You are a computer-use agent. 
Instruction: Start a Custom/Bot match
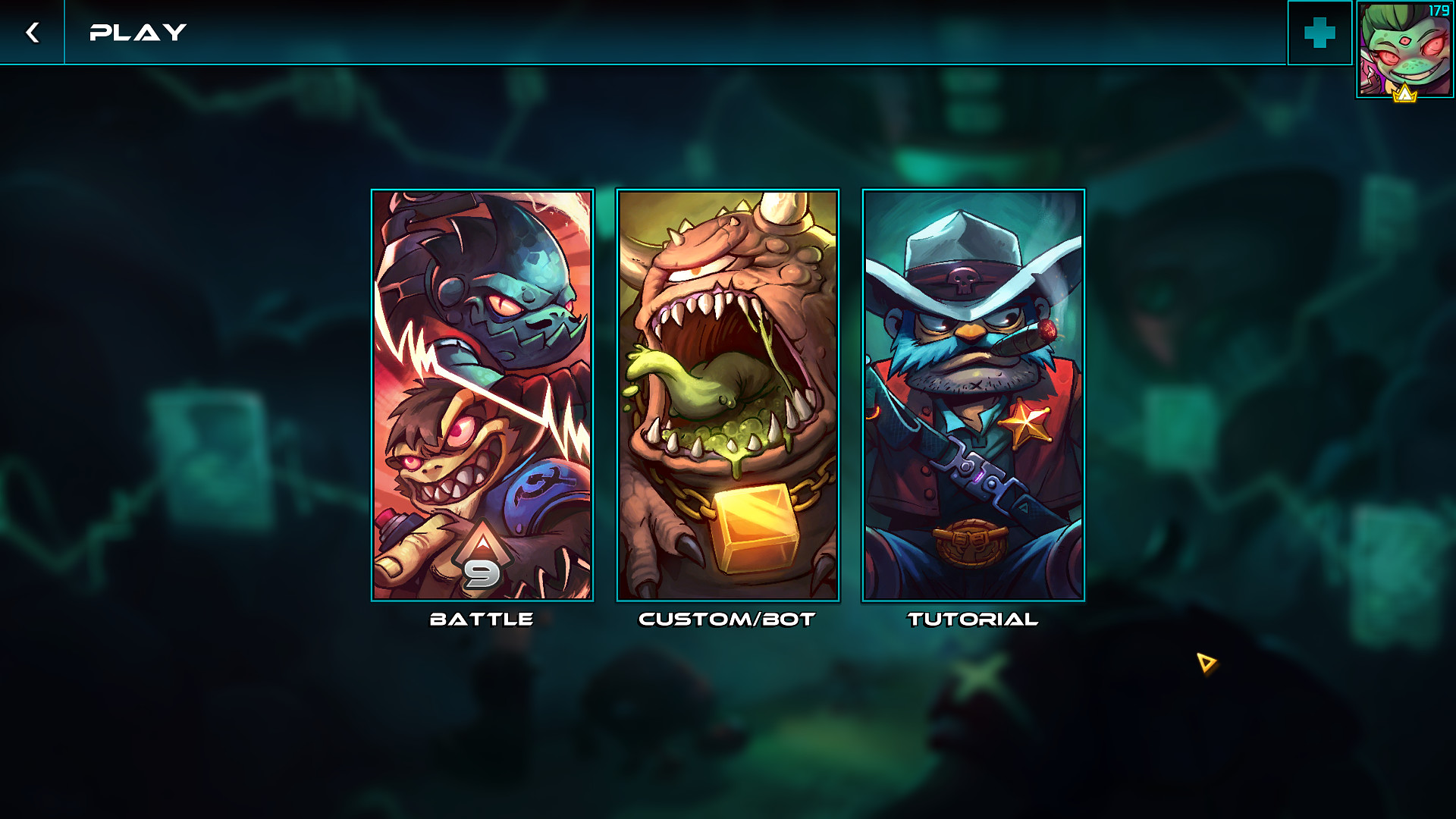(x=728, y=394)
